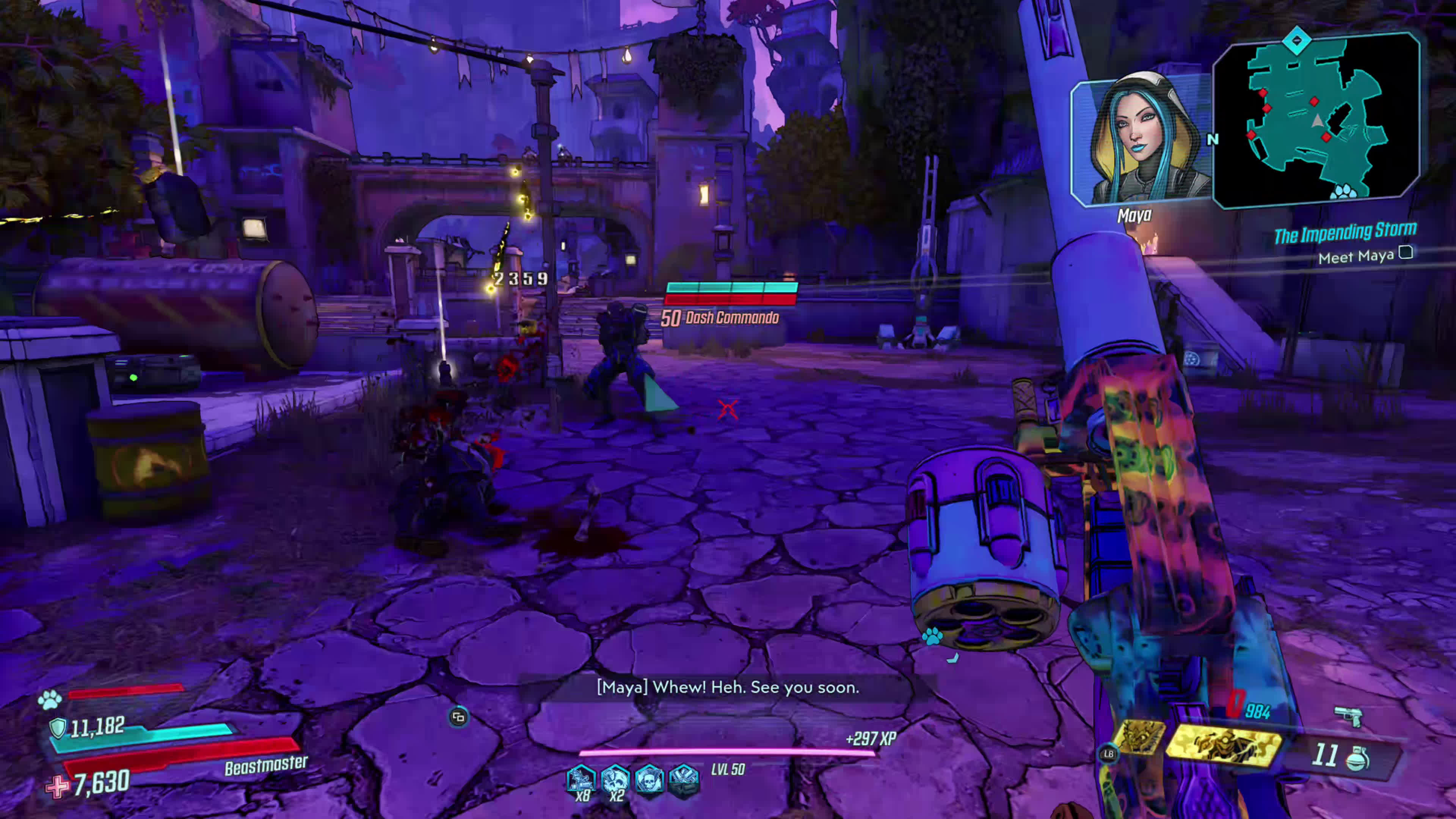Select the x2 skull buff icon
Screen dimensions: 1456x819
pyautogui.click(x=615, y=781)
